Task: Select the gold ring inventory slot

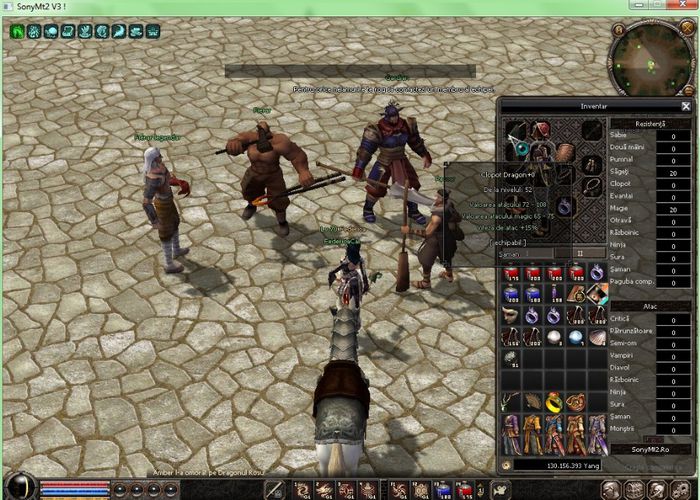Action: click(x=554, y=402)
